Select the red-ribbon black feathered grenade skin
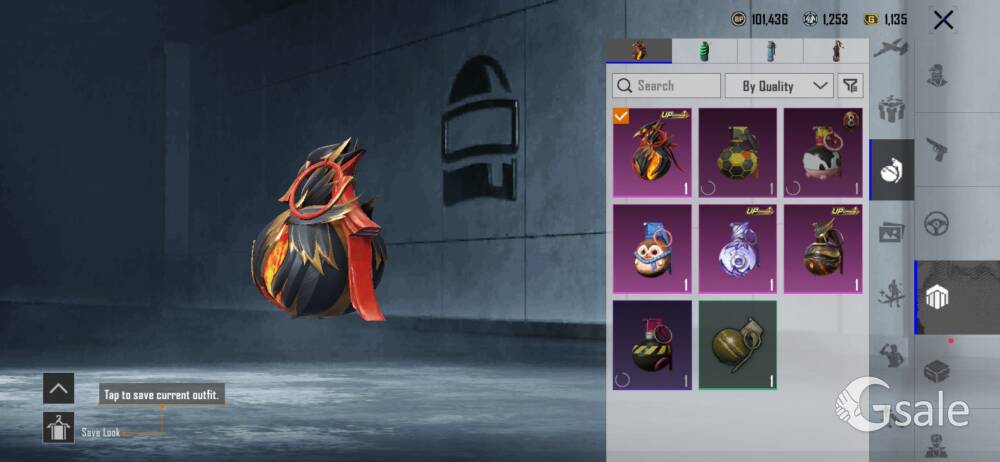 (651, 151)
